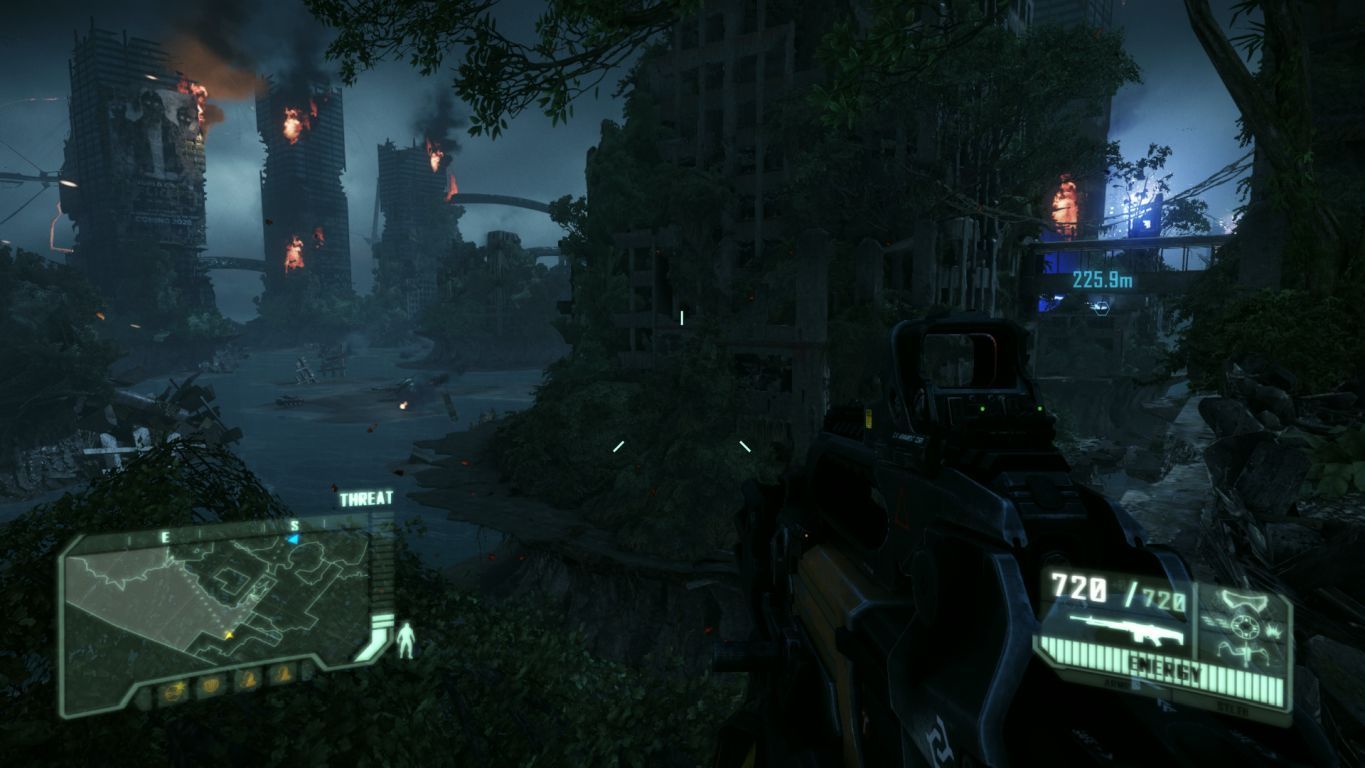Click the visor icon in the suit status panel

point(1243,599)
